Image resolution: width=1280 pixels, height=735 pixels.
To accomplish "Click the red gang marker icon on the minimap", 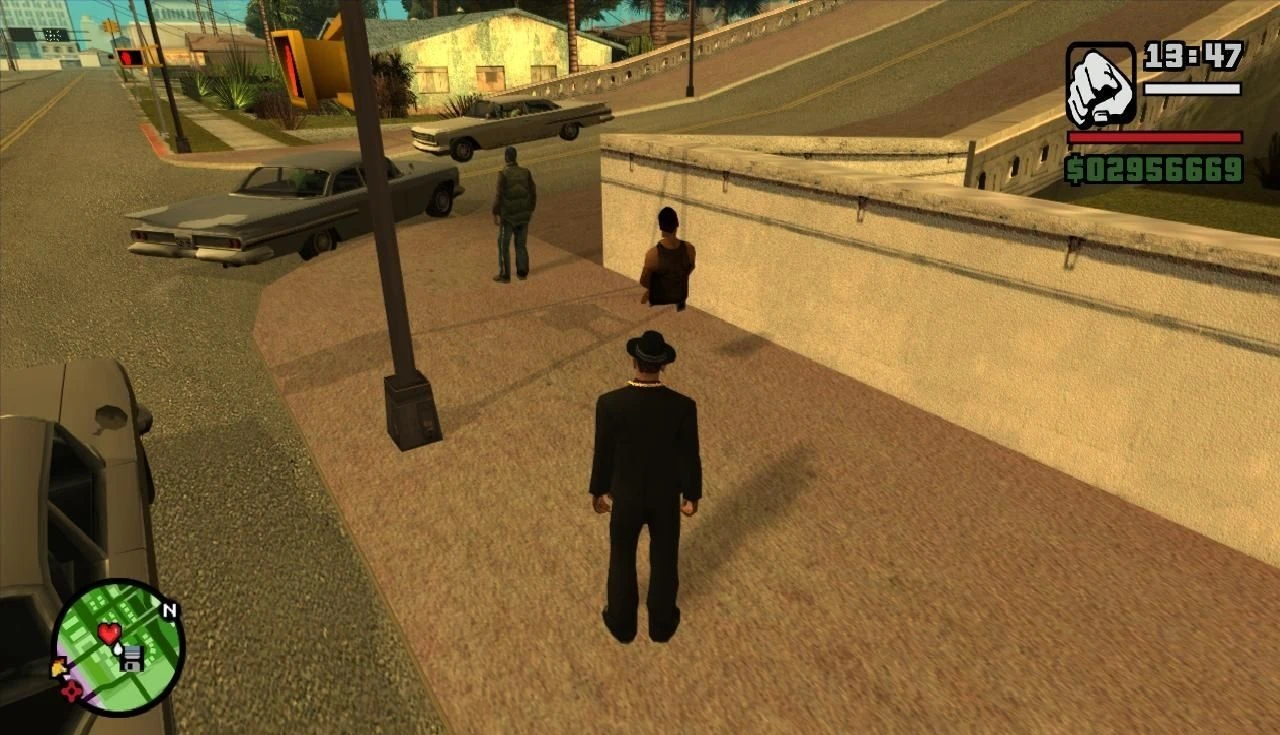I will pos(70,691).
